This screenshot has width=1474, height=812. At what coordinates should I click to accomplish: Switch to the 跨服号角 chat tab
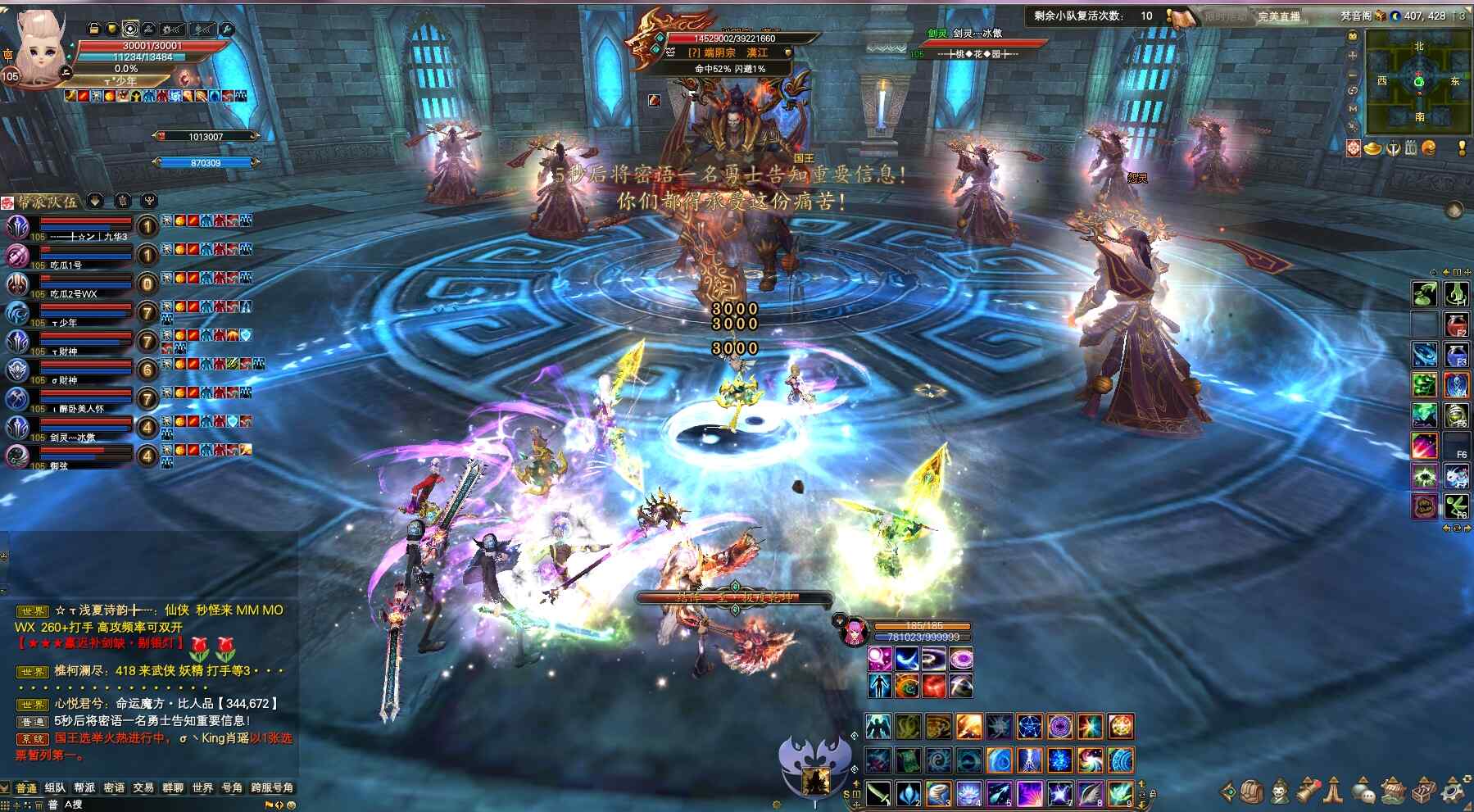(272, 787)
